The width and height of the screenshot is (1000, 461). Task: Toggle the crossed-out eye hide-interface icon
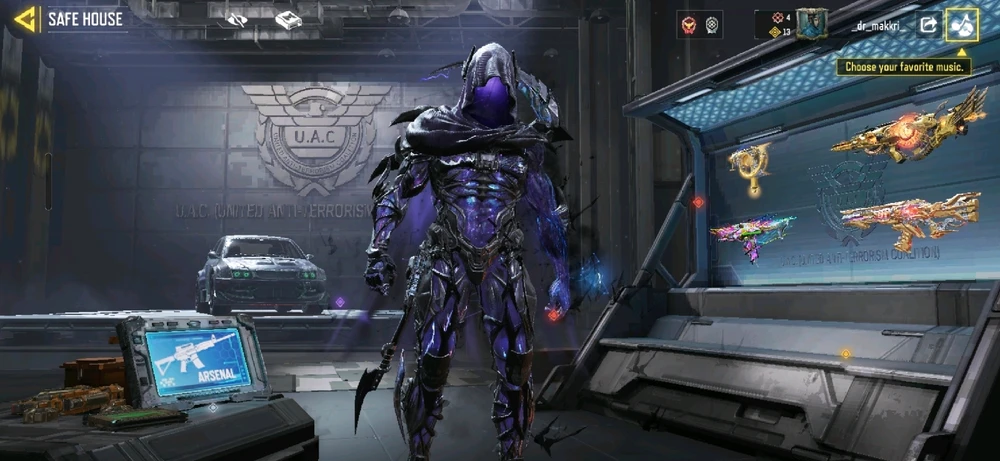pos(237,19)
